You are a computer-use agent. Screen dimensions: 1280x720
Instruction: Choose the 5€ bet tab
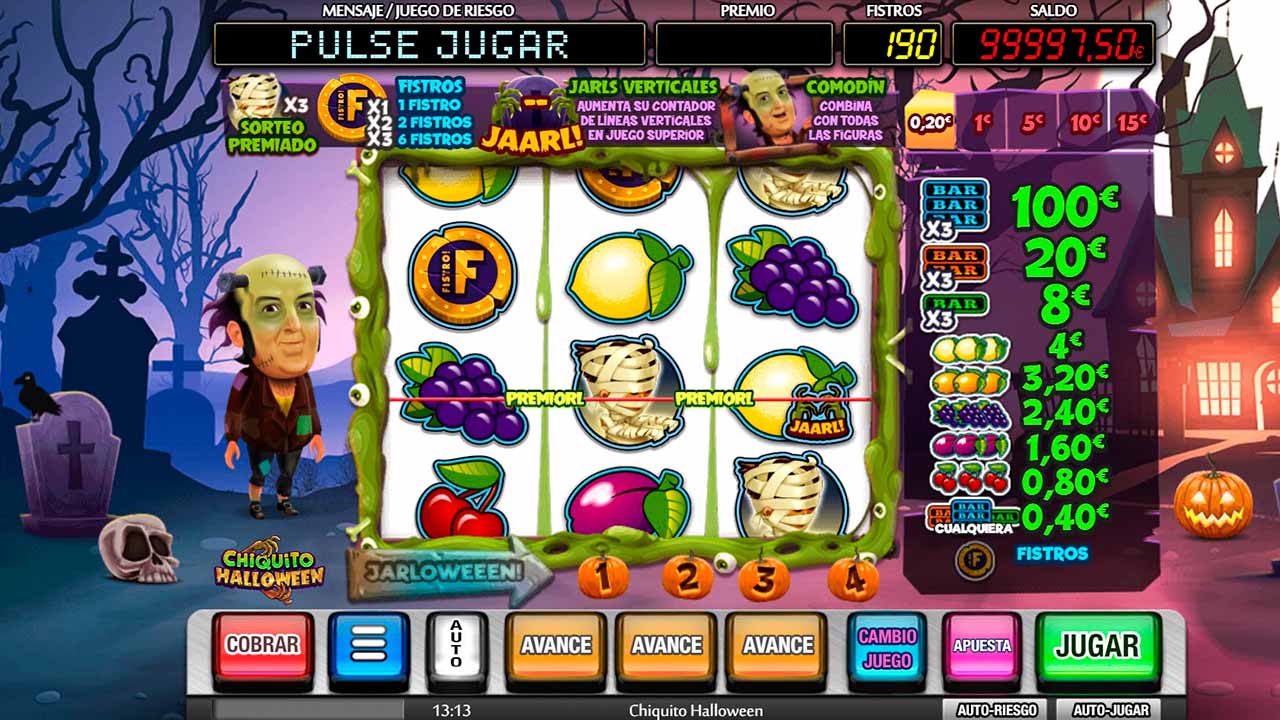(x=1032, y=123)
